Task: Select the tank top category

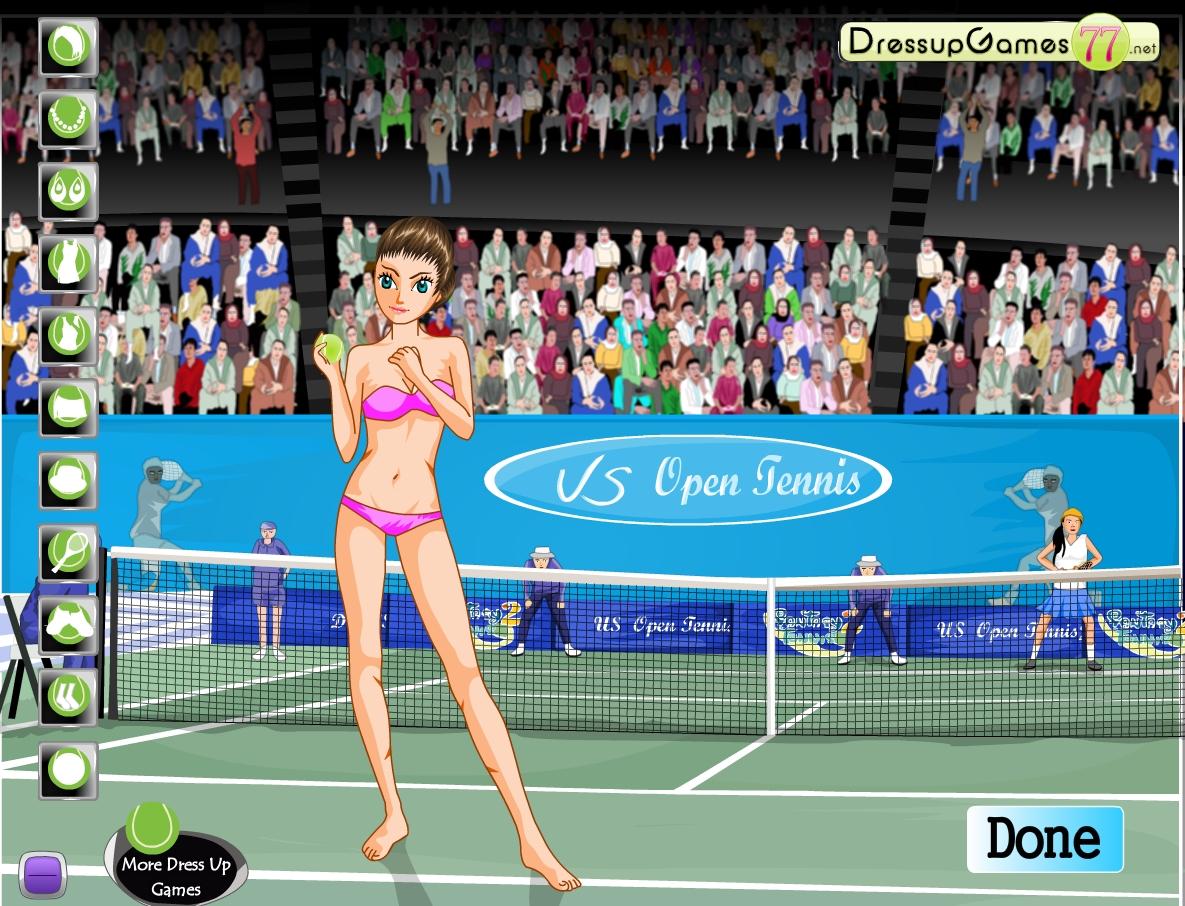Action: (x=68, y=335)
